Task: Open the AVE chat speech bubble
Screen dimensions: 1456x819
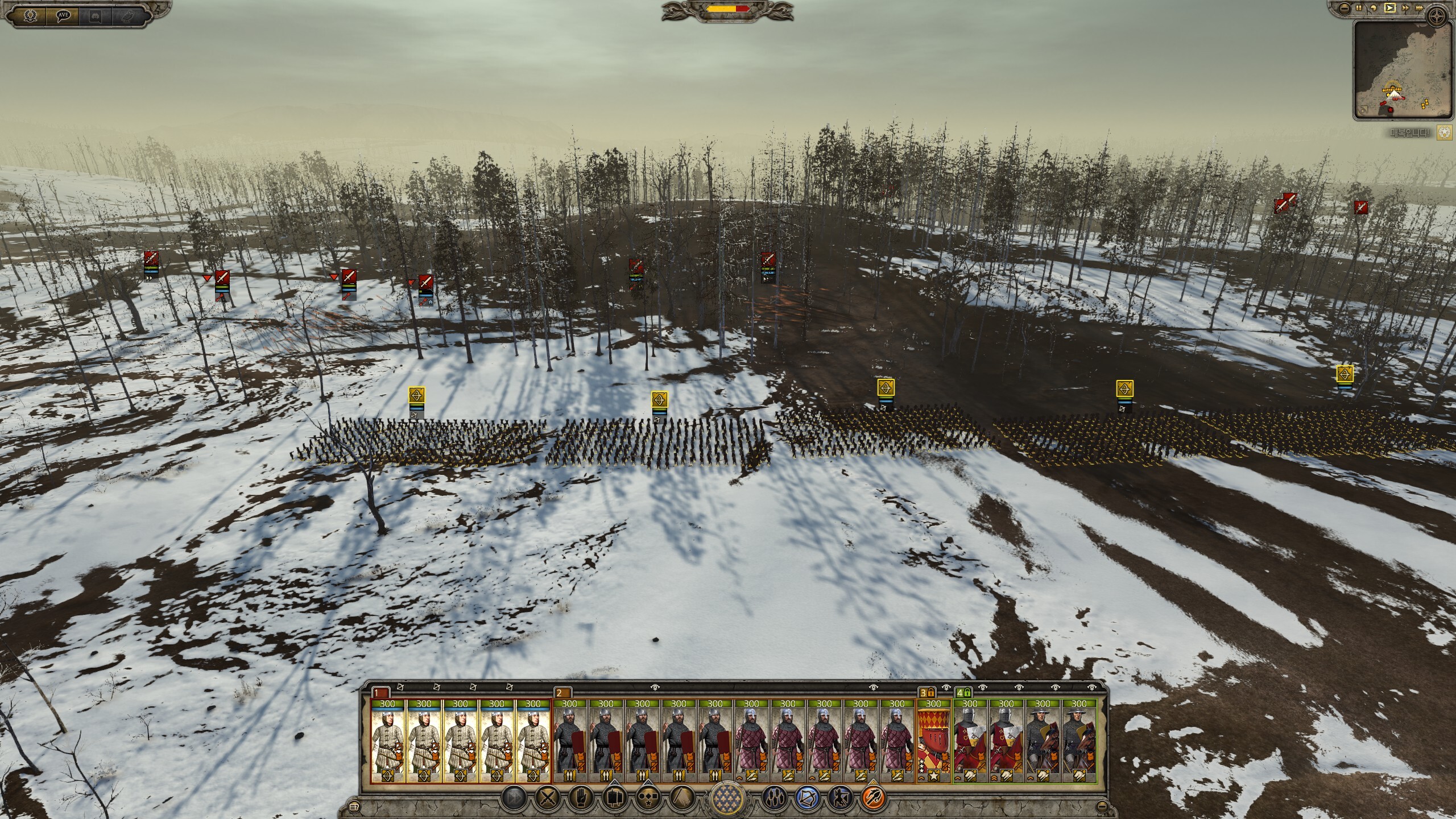Action: [63, 16]
